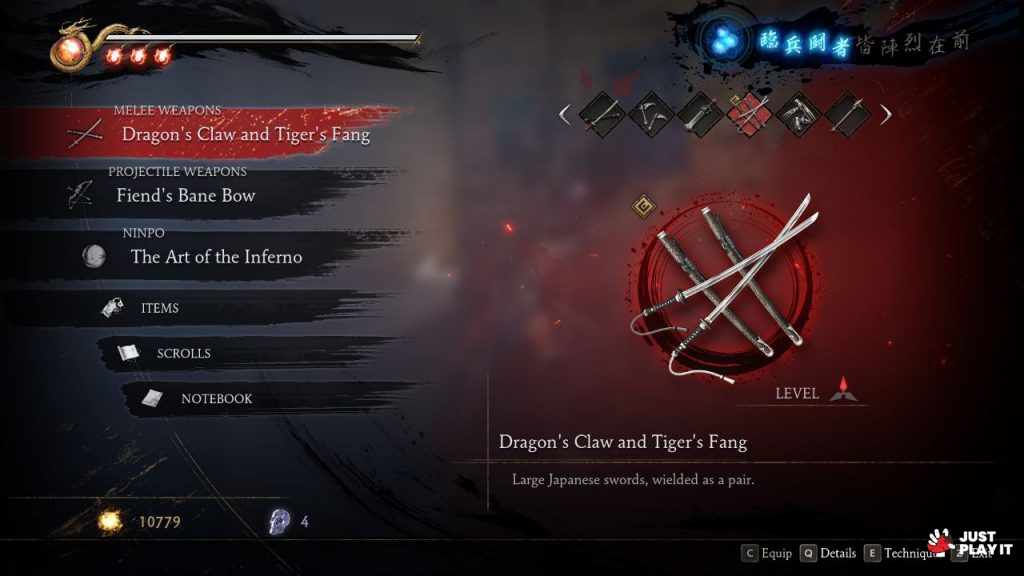Select the twin sickles weapon icon
Image resolution: width=1024 pixels, height=576 pixels.
651,114
